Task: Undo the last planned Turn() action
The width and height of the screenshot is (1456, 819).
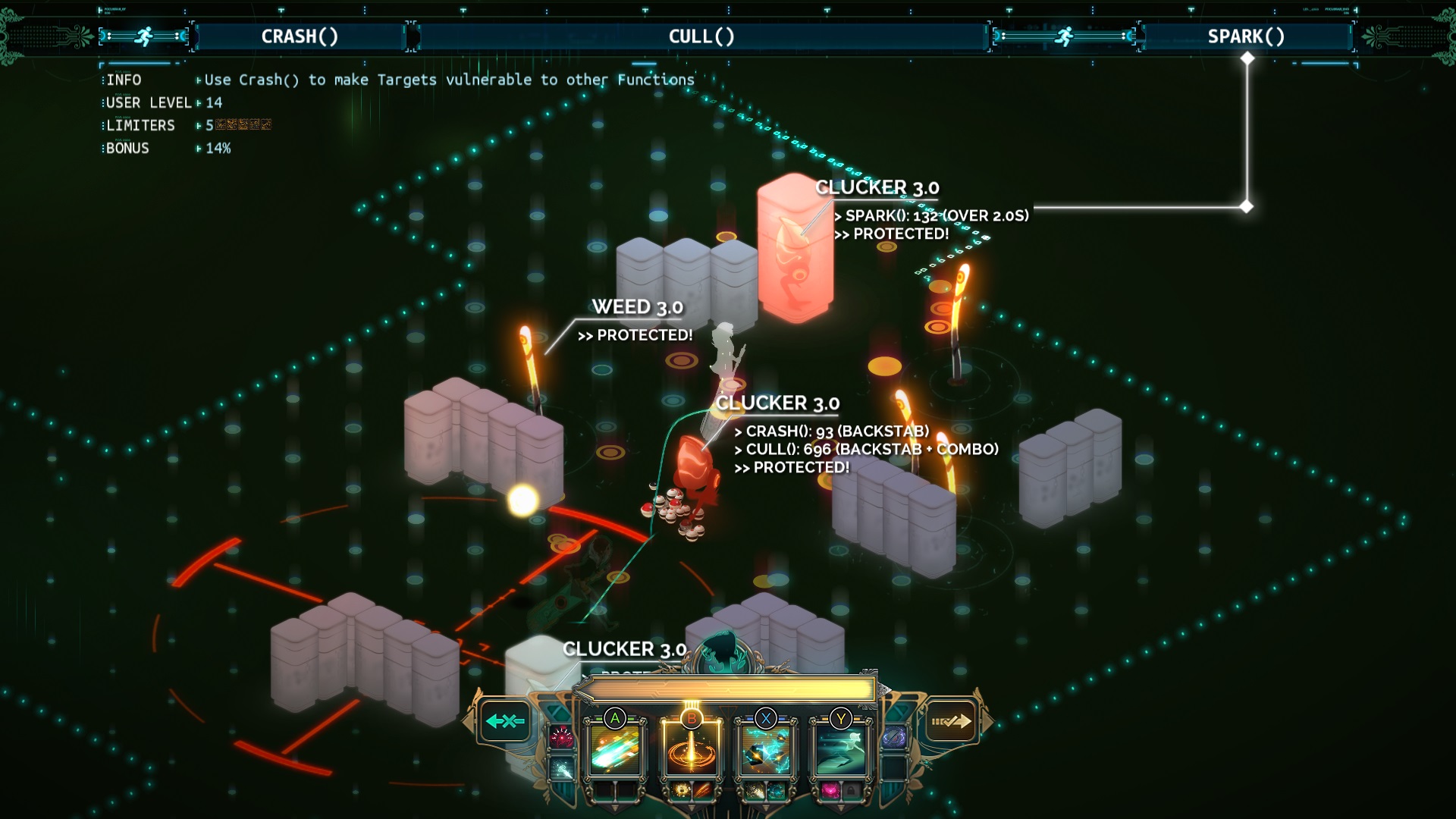Action: [x=505, y=721]
